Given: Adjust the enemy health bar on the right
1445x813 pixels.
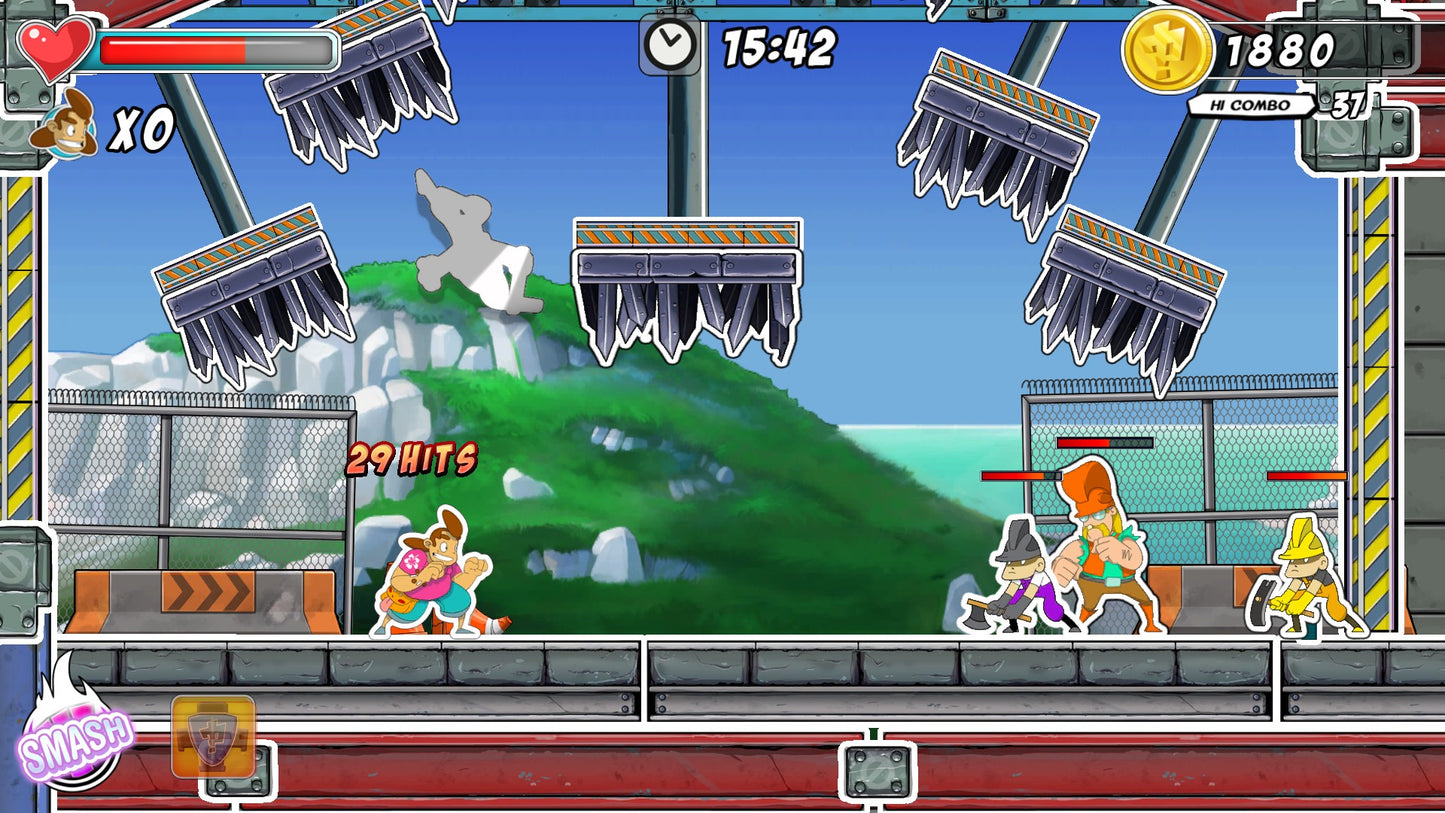Looking at the screenshot, I should pyautogui.click(x=1305, y=475).
